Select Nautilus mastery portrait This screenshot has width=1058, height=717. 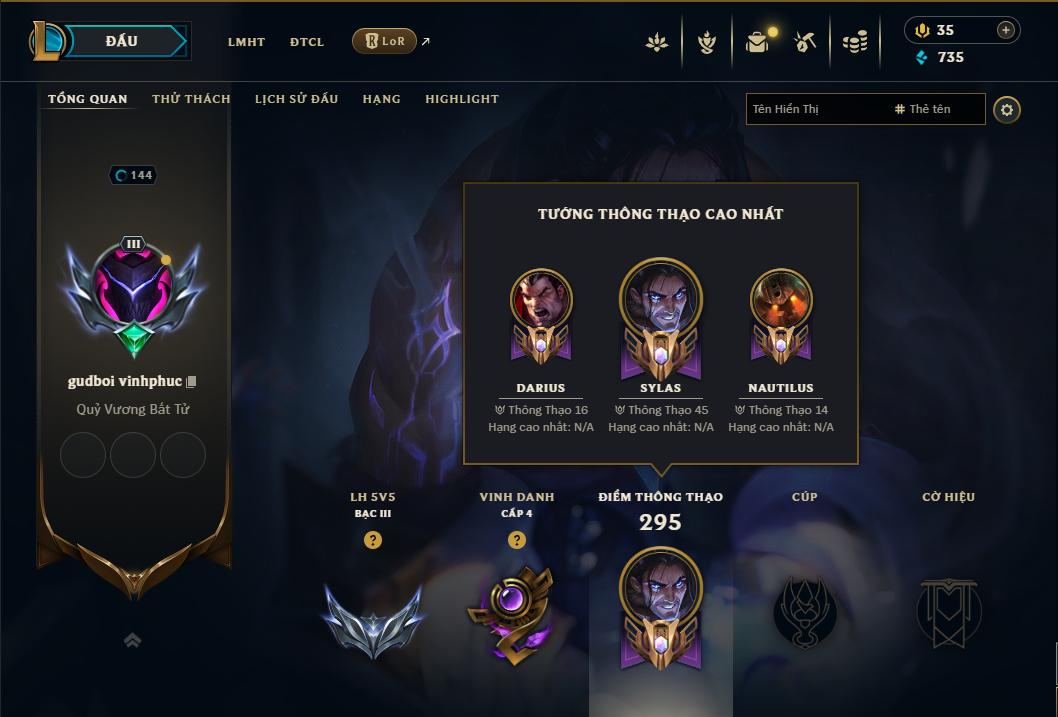[781, 300]
